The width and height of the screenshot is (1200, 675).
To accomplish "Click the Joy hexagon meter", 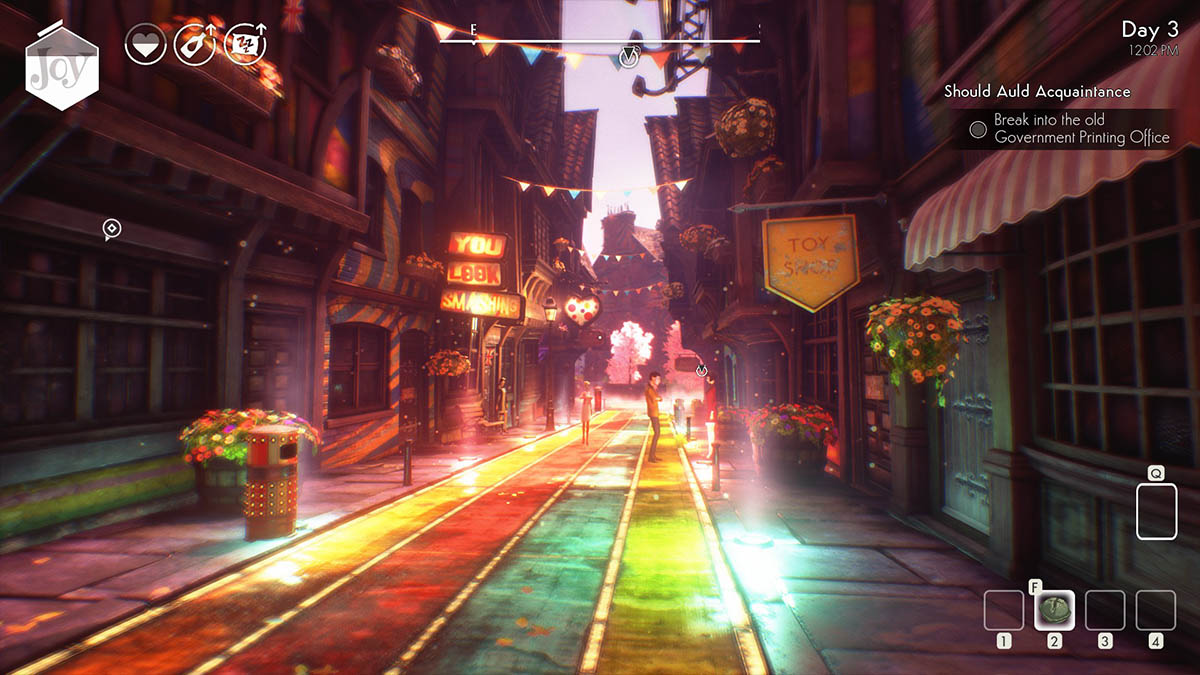I will click(x=62, y=68).
